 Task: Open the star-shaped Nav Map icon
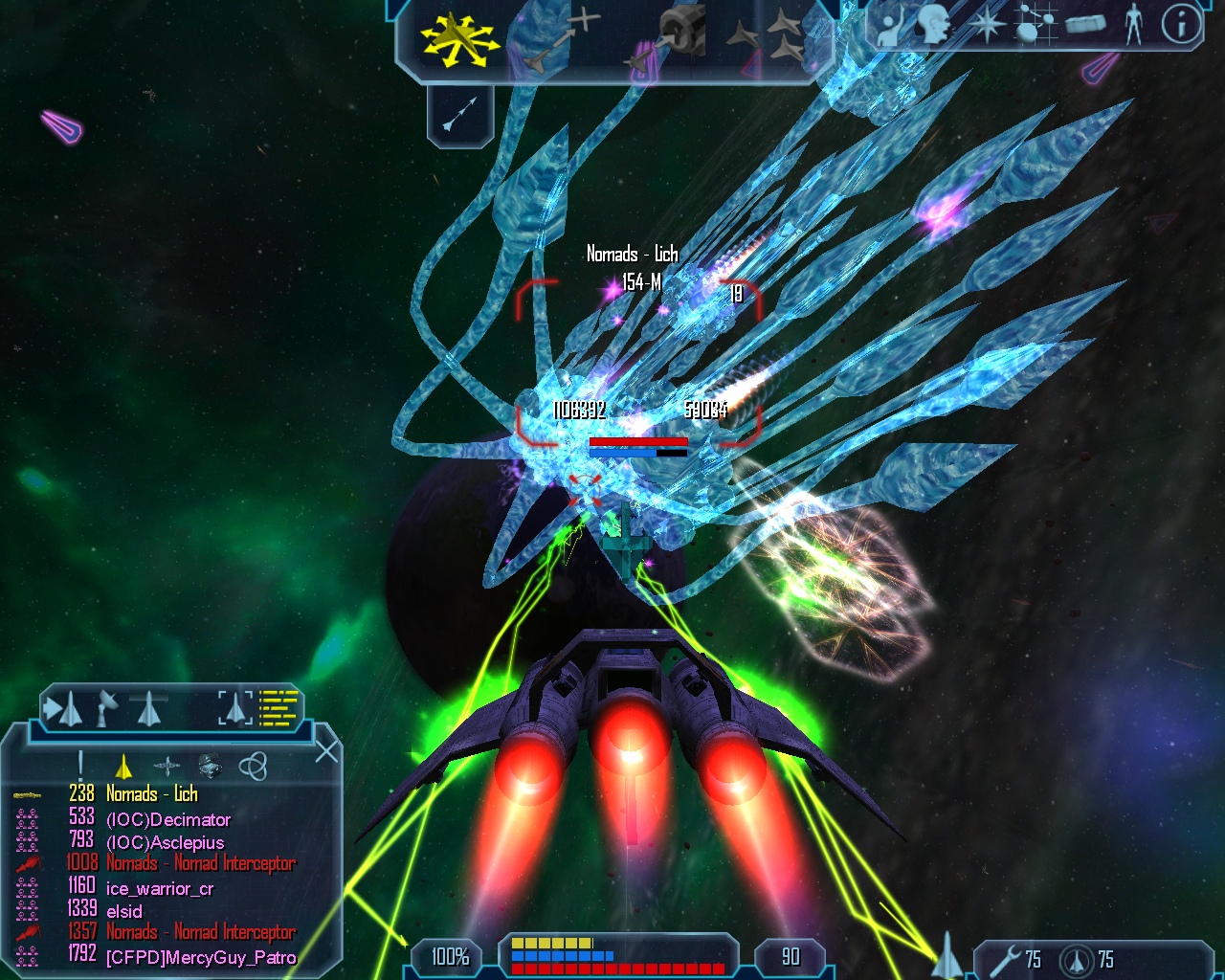tap(984, 26)
